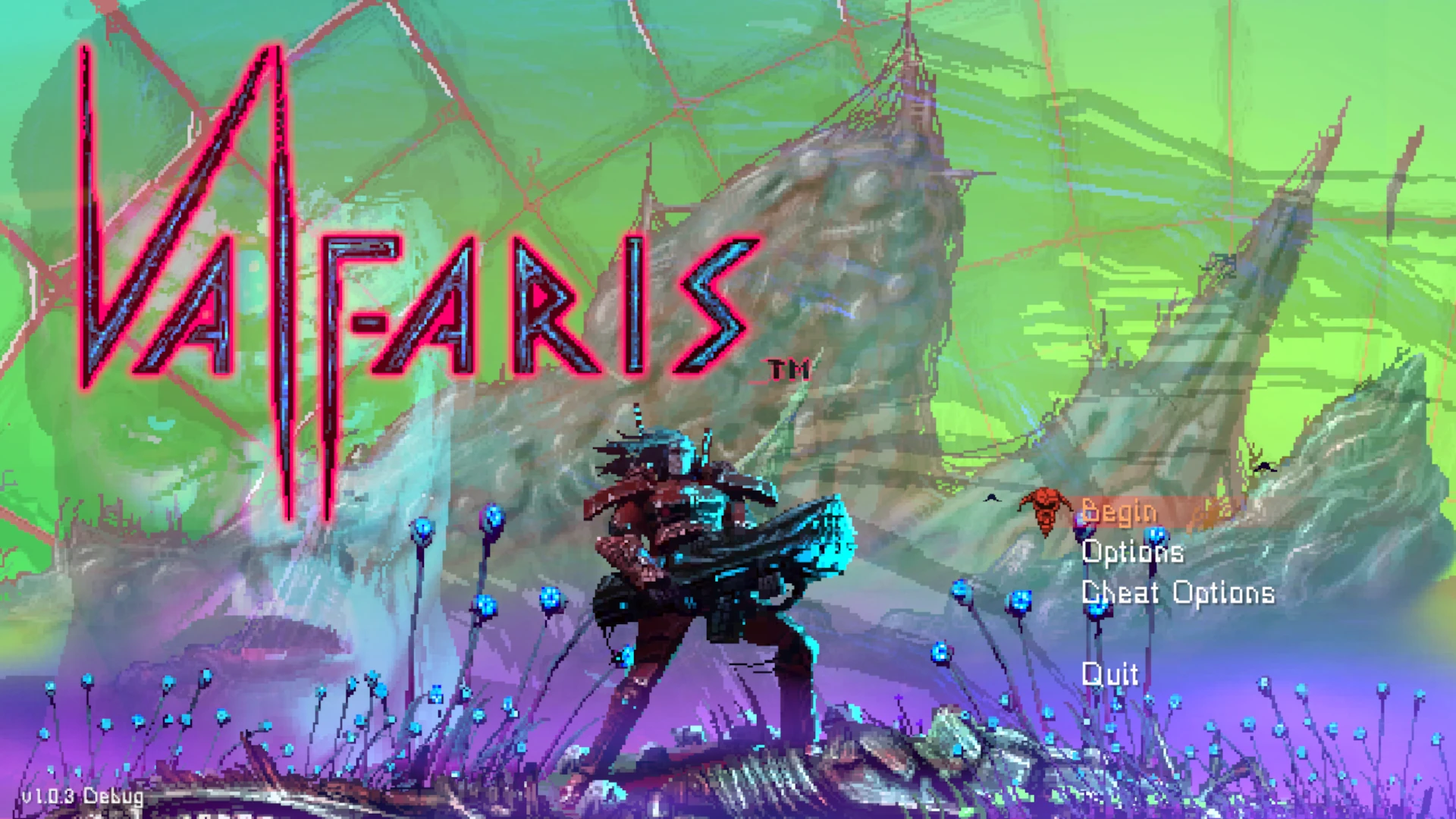Open the Options menu entry

(x=1133, y=553)
